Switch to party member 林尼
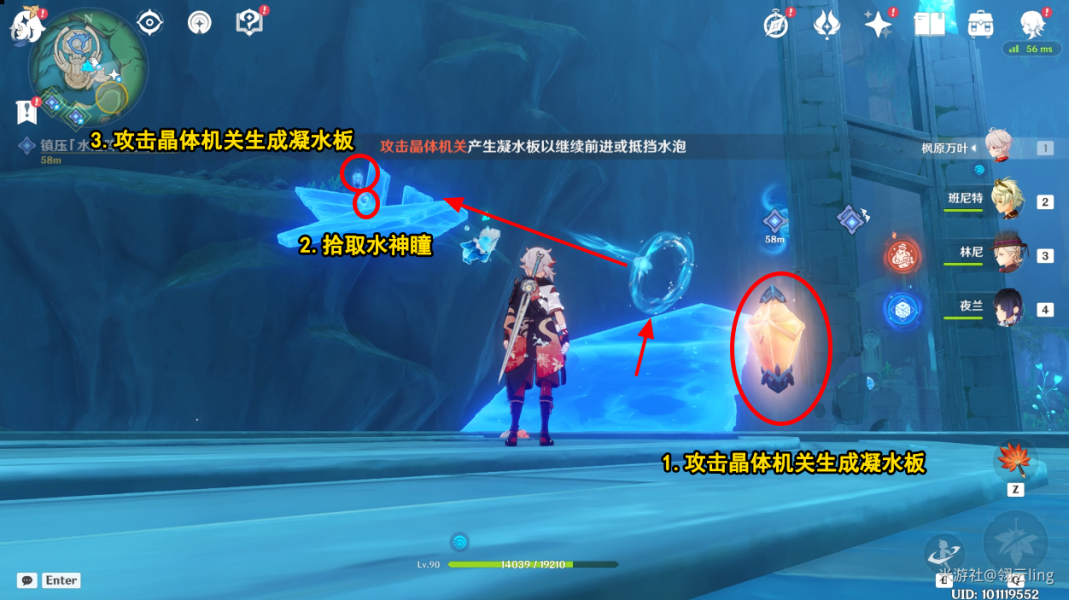 coord(1006,254)
